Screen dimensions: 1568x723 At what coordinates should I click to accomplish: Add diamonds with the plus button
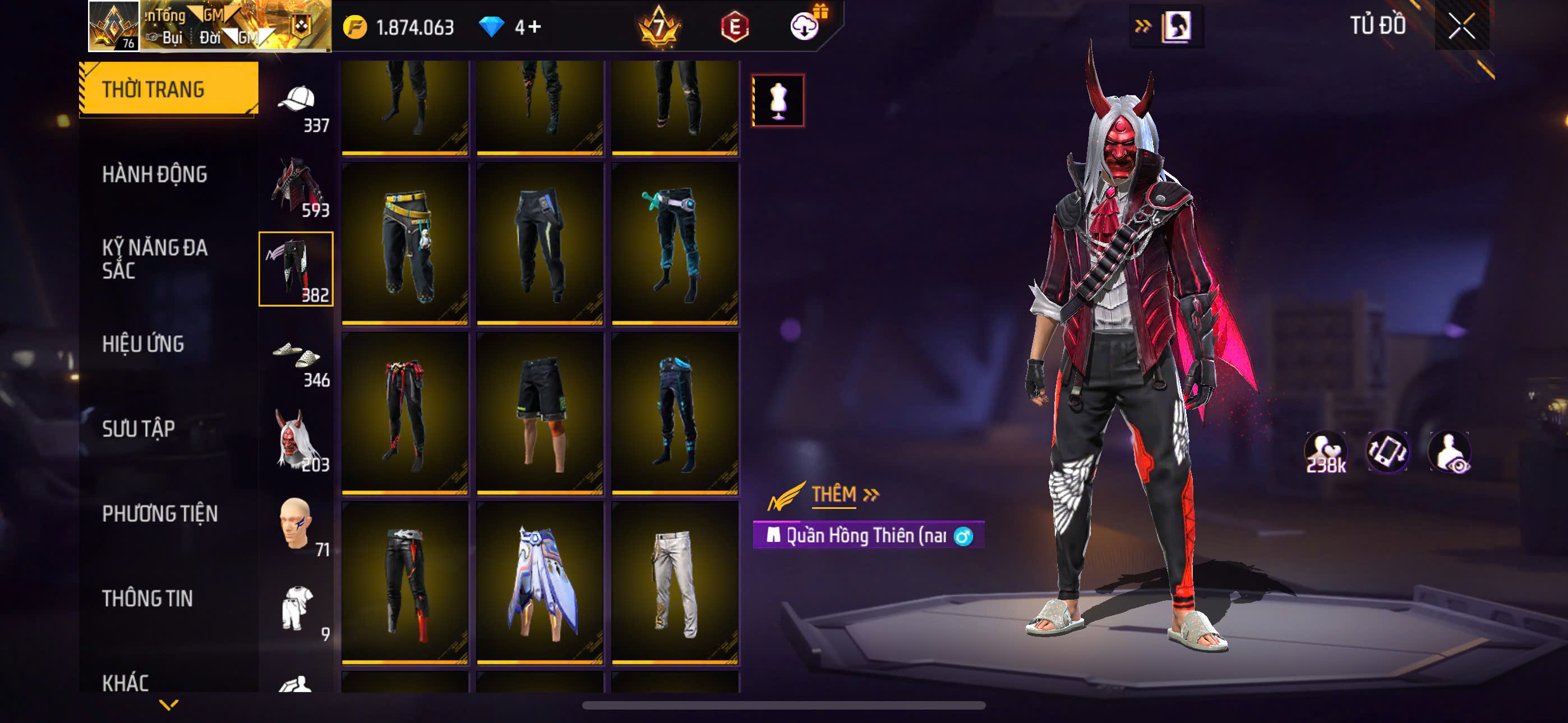point(535,27)
